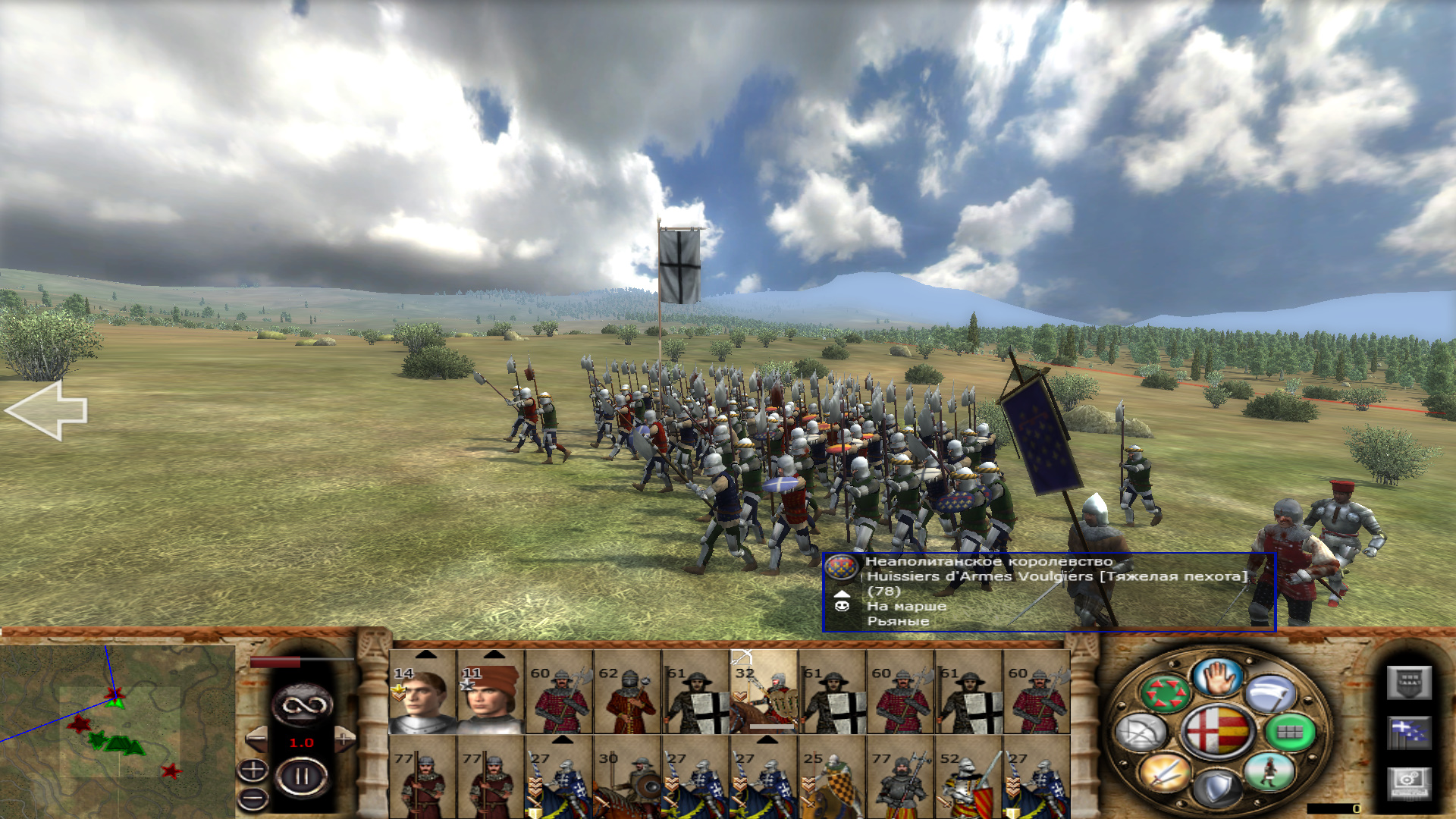Image resolution: width=1456 pixels, height=819 pixels.
Task: Activate the group formation red arrows button
Action: point(1166,693)
